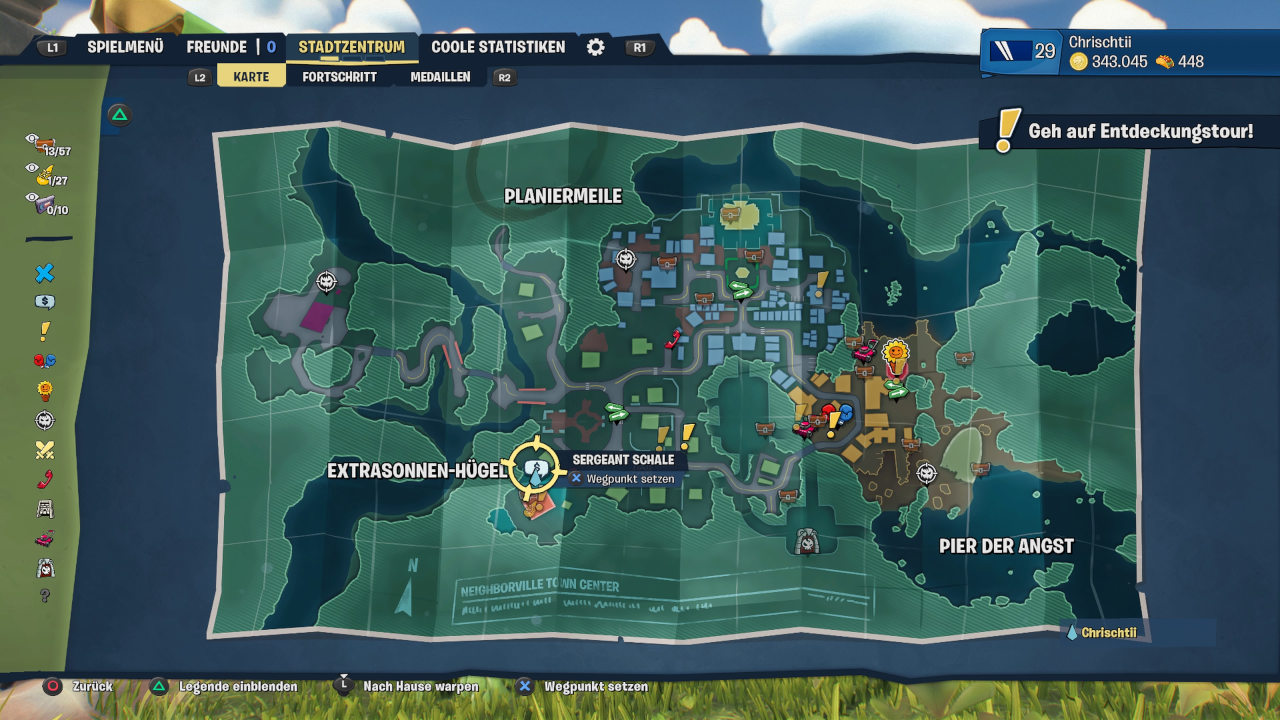Click the sunflower marker on the map
This screenshot has width=1280, height=720.
[x=896, y=352]
